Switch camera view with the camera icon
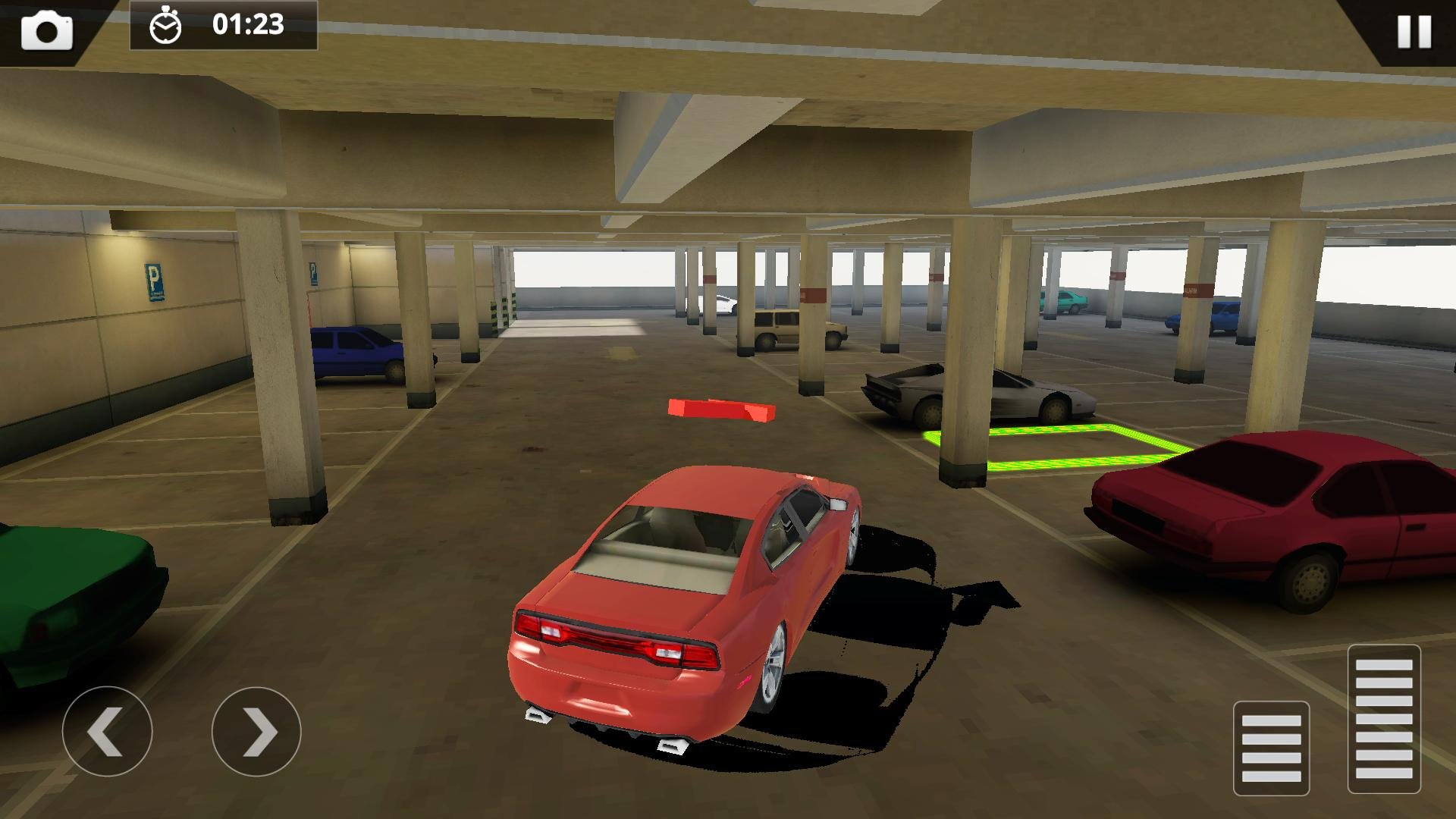This screenshot has height=819, width=1456. click(47, 31)
